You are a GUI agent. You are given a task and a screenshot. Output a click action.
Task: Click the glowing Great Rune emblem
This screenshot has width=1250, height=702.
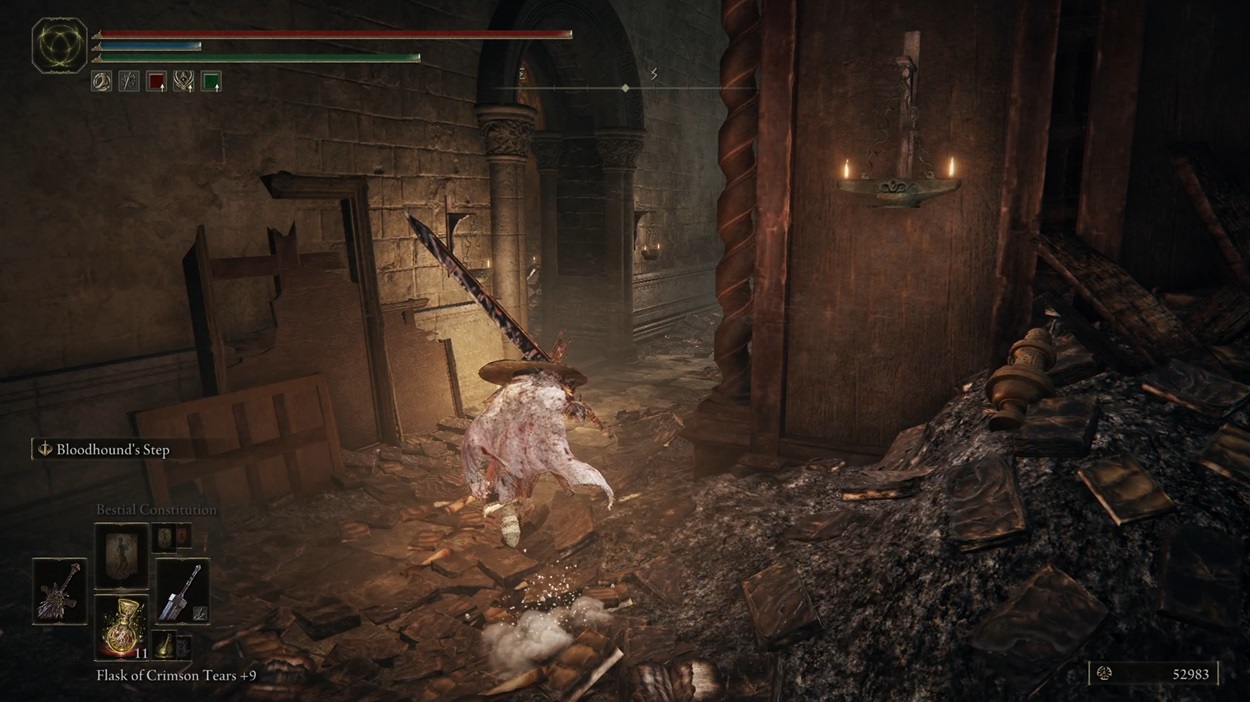click(59, 46)
